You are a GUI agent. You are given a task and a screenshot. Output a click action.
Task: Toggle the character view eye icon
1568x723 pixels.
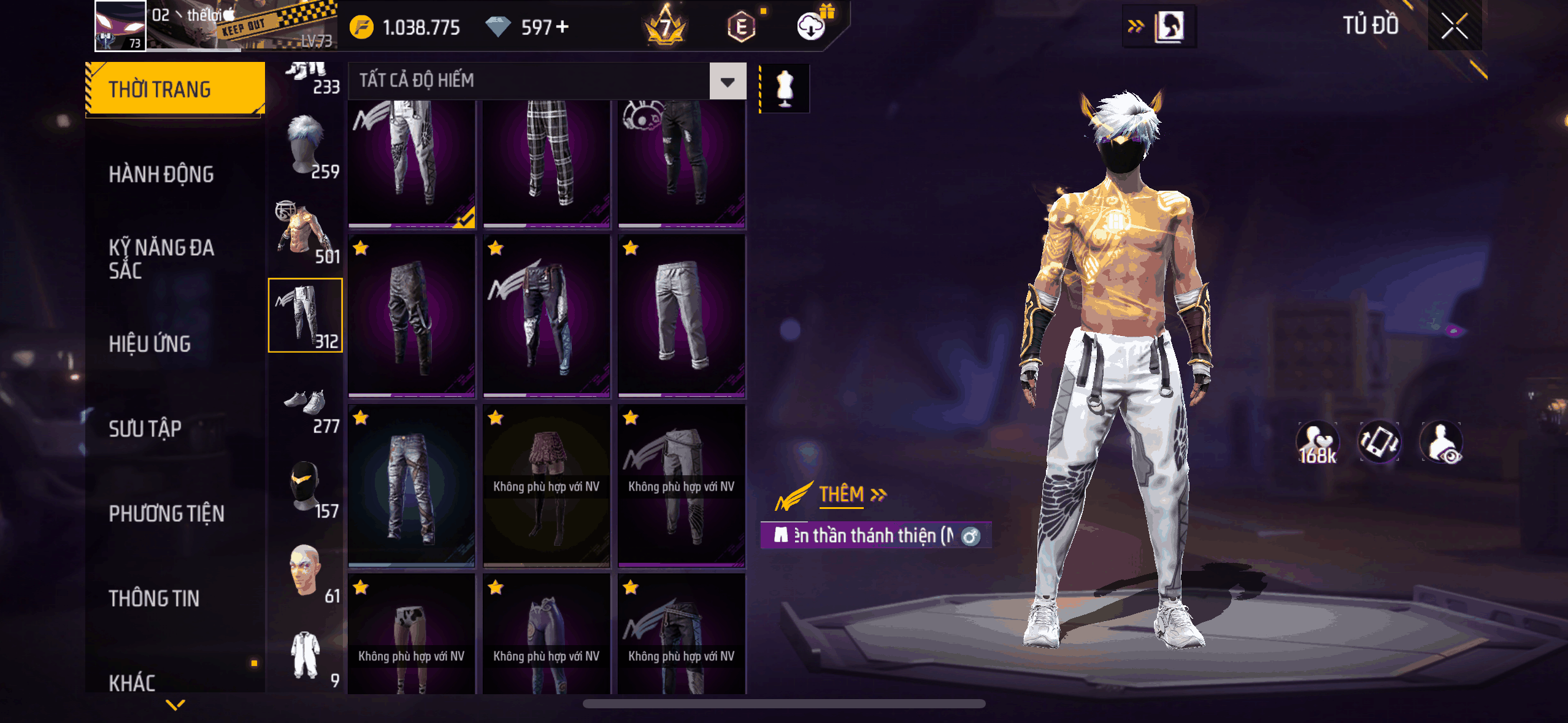tap(1442, 442)
